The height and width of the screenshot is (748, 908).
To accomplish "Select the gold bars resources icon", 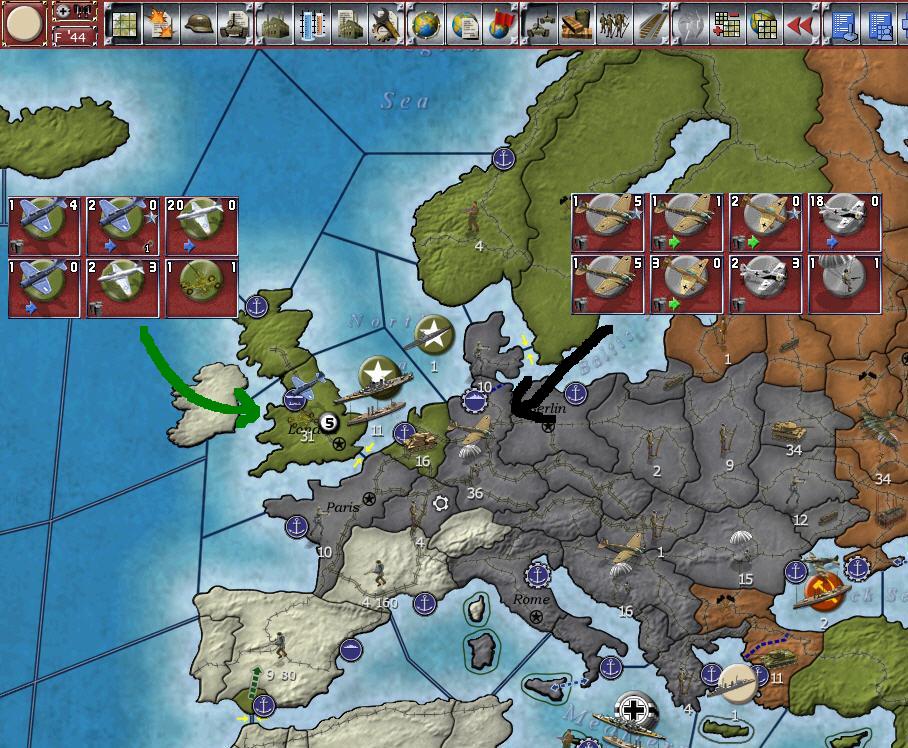I will pyautogui.click(x=577, y=23).
